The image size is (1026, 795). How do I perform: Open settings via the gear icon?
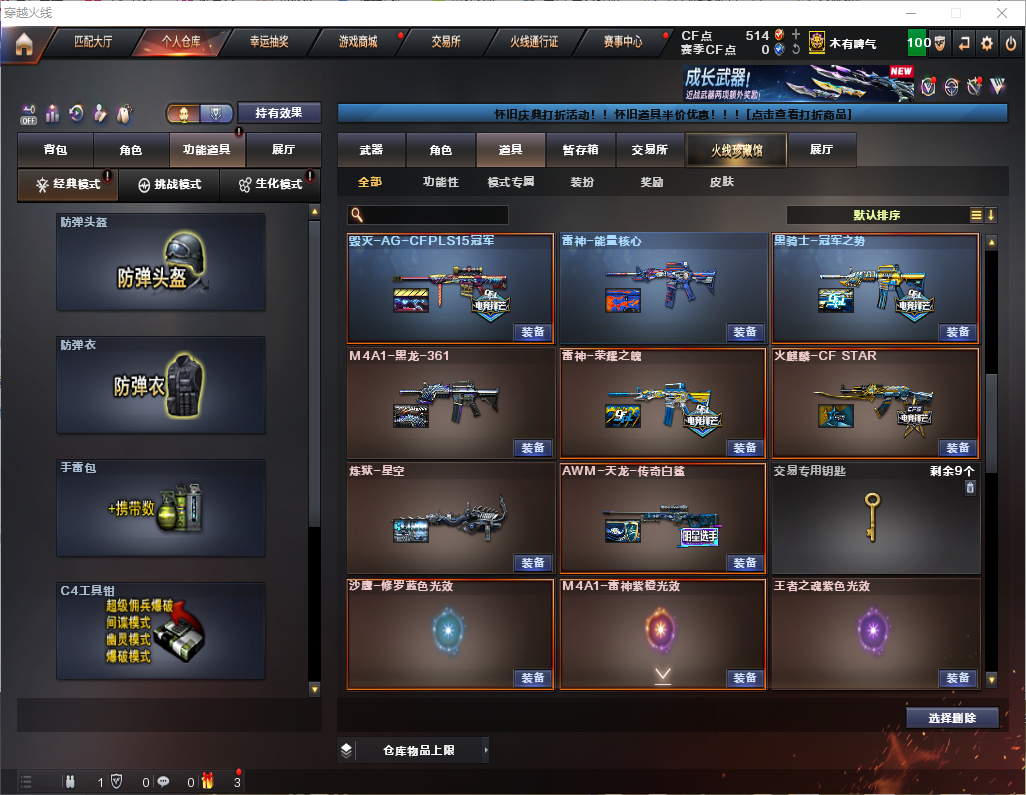click(x=987, y=43)
